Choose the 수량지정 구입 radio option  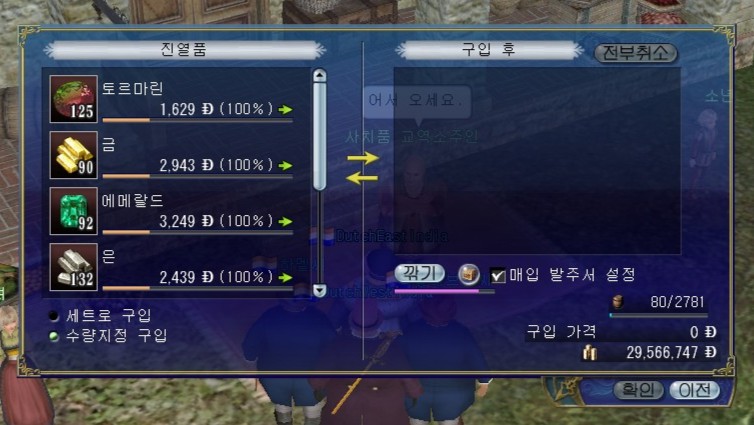pyautogui.click(x=53, y=335)
